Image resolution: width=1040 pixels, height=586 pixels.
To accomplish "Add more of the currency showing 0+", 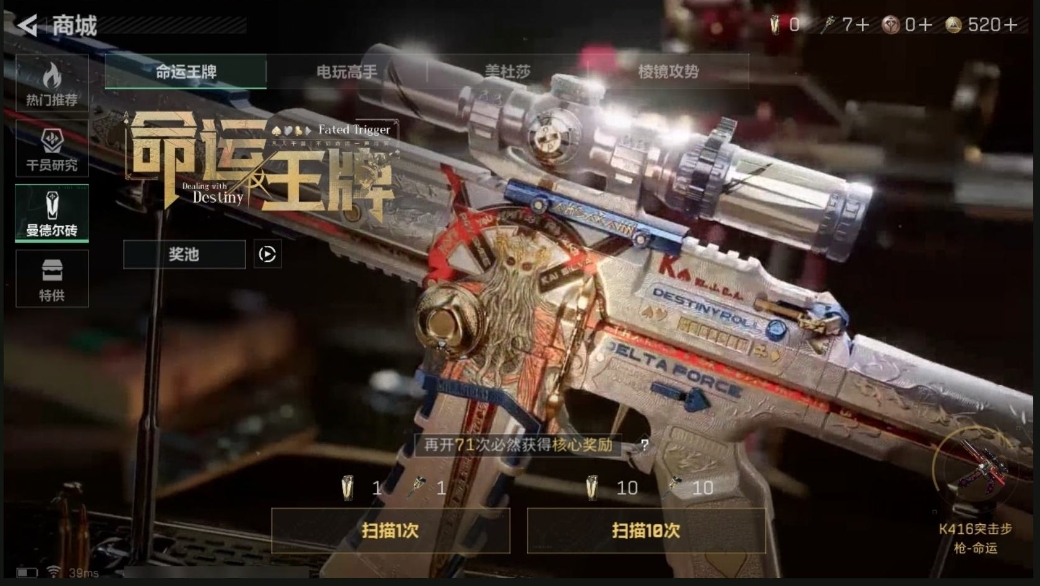I will (x=925, y=25).
